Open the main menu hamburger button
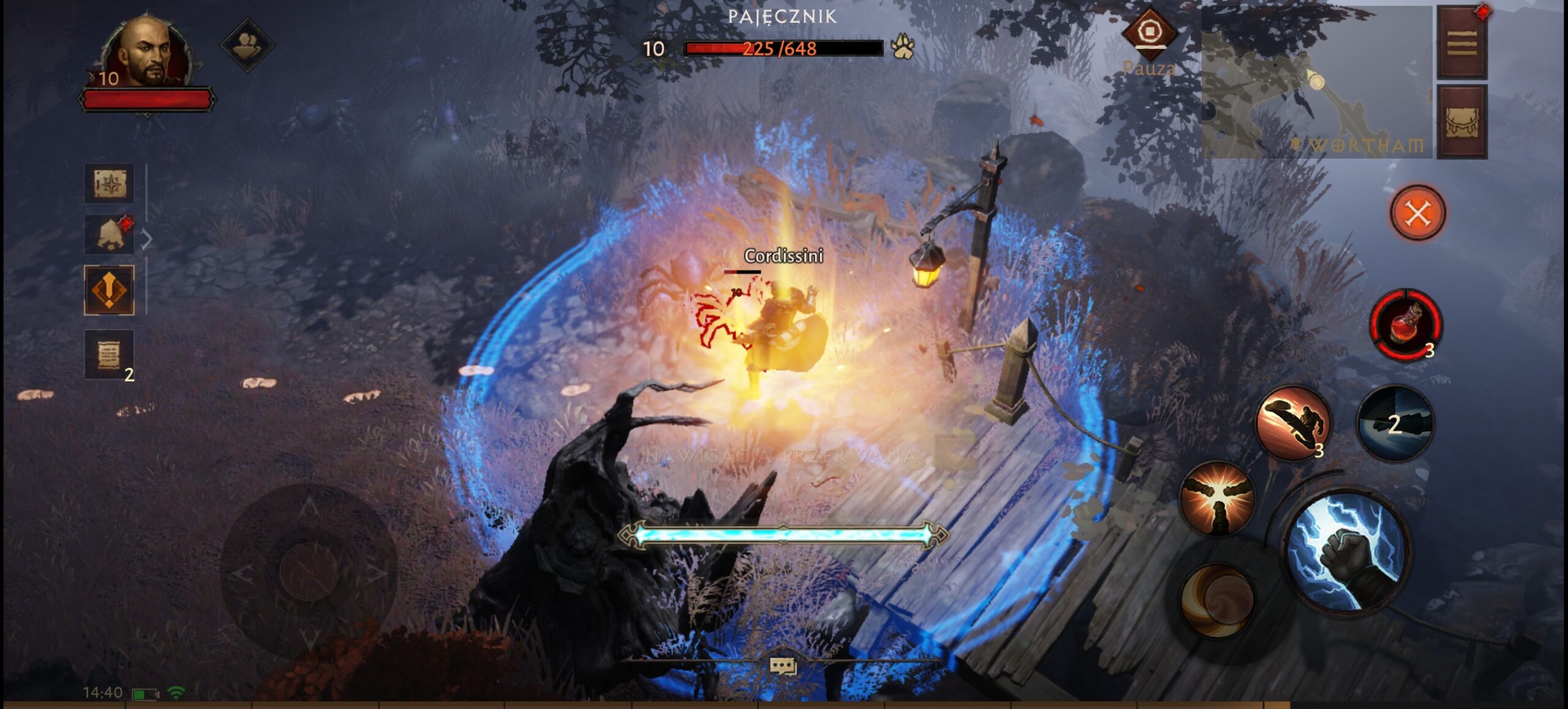 click(1462, 44)
